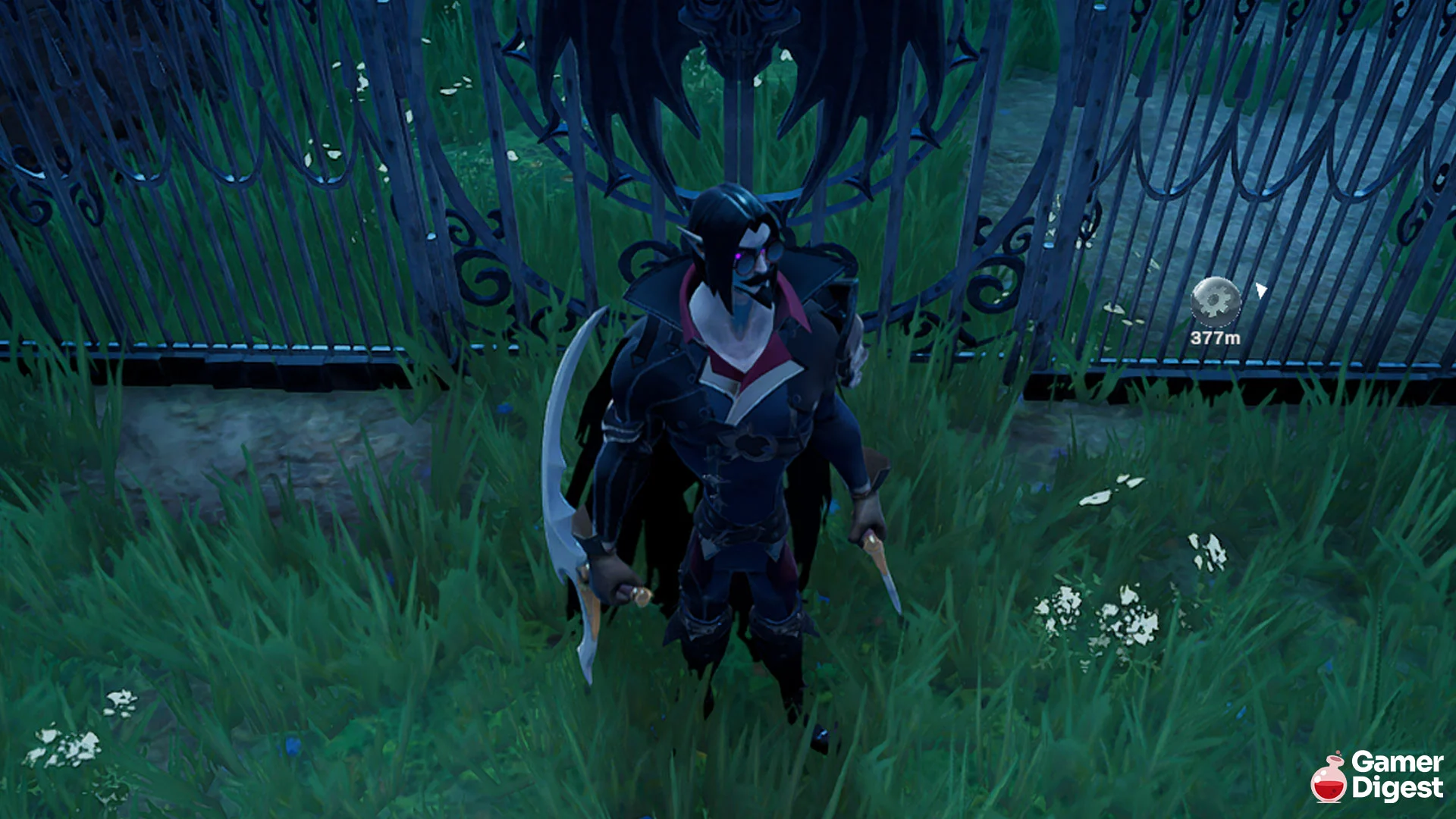
Task: Click the gear quest tracker icon
Action: click(x=1216, y=301)
